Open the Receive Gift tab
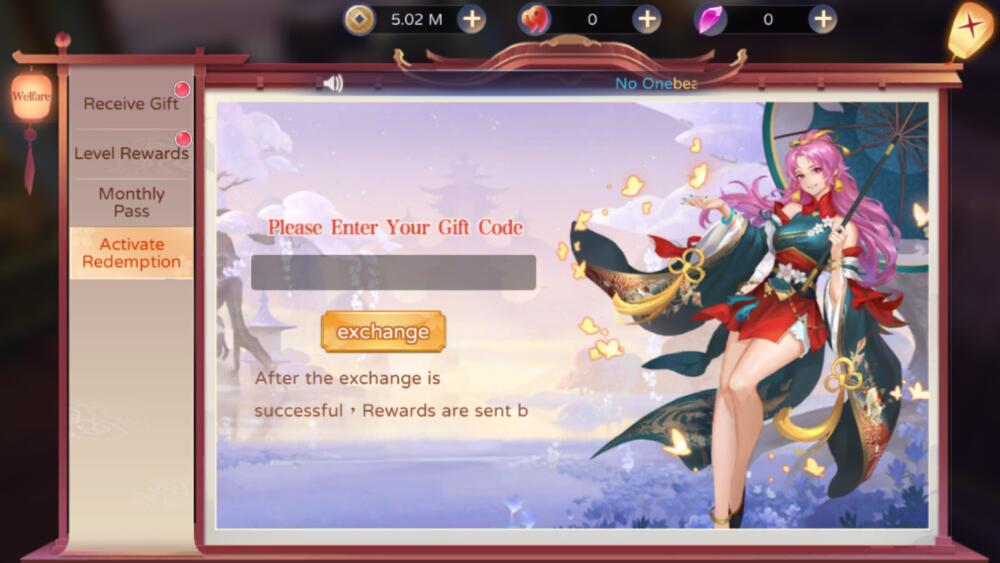The height and width of the screenshot is (563, 1000). 131,104
